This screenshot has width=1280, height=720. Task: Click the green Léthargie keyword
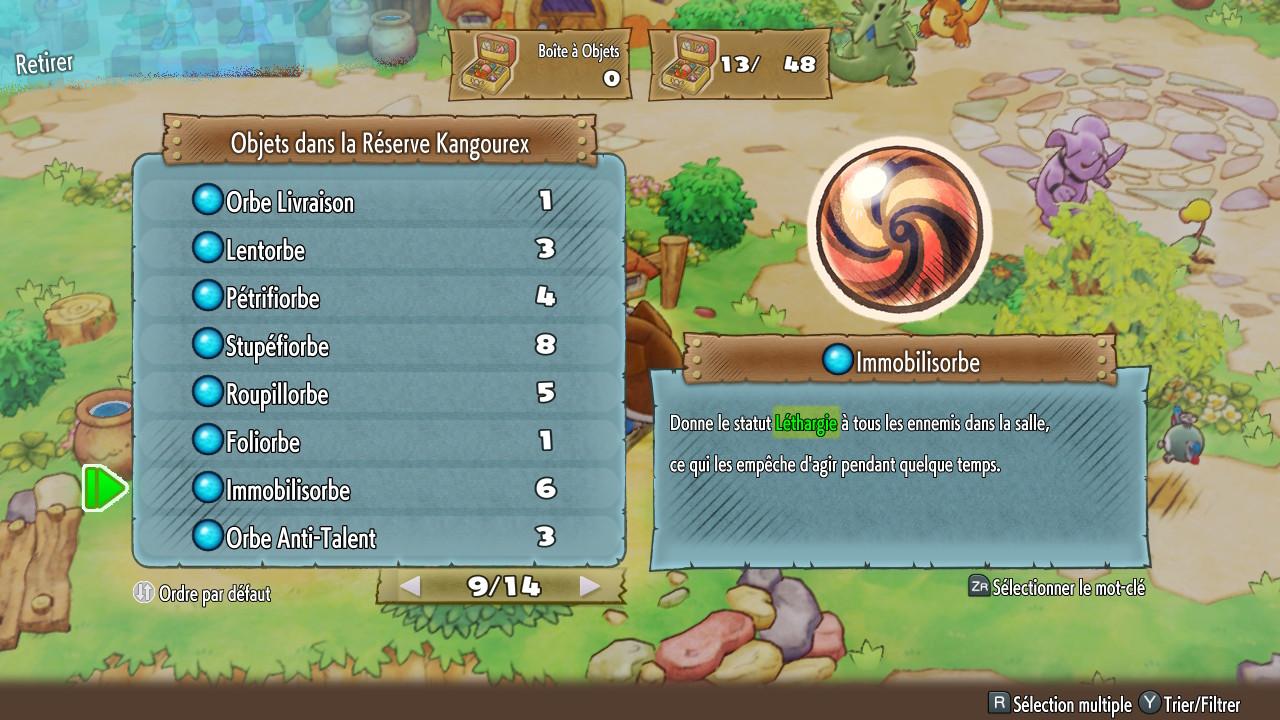806,424
